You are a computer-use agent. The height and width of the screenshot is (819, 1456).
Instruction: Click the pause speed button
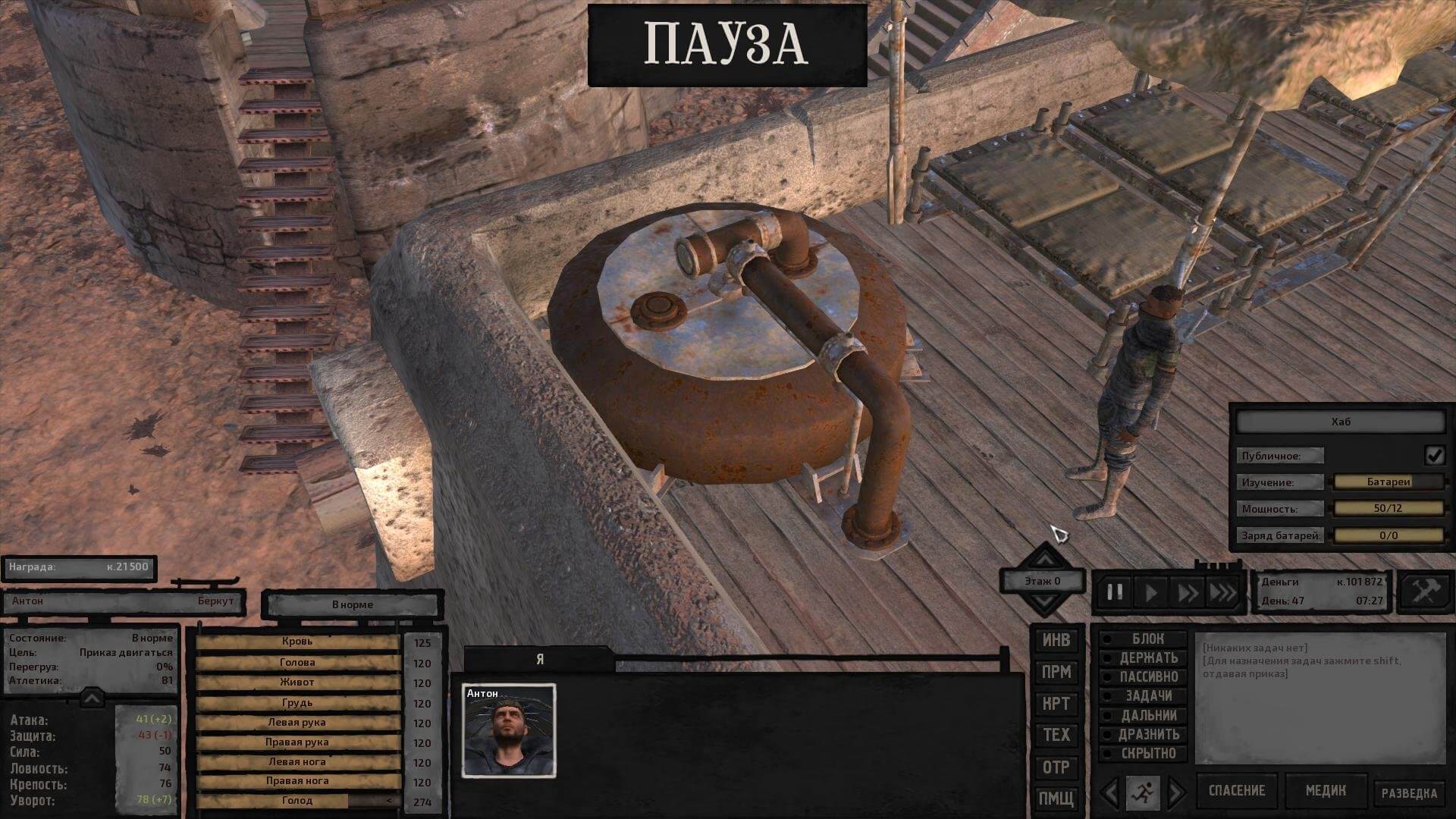(x=1115, y=592)
